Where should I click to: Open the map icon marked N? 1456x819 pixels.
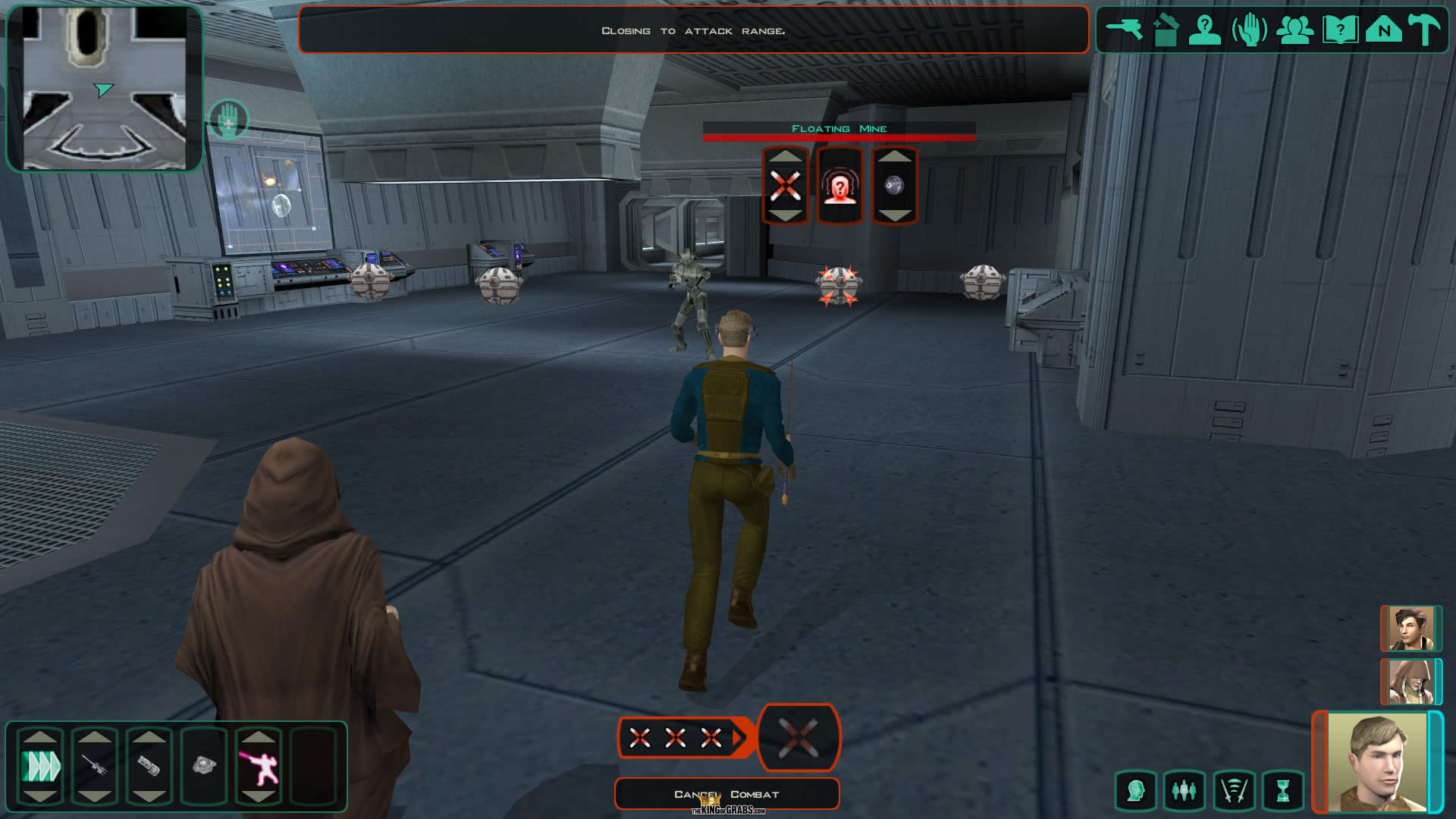click(1383, 30)
